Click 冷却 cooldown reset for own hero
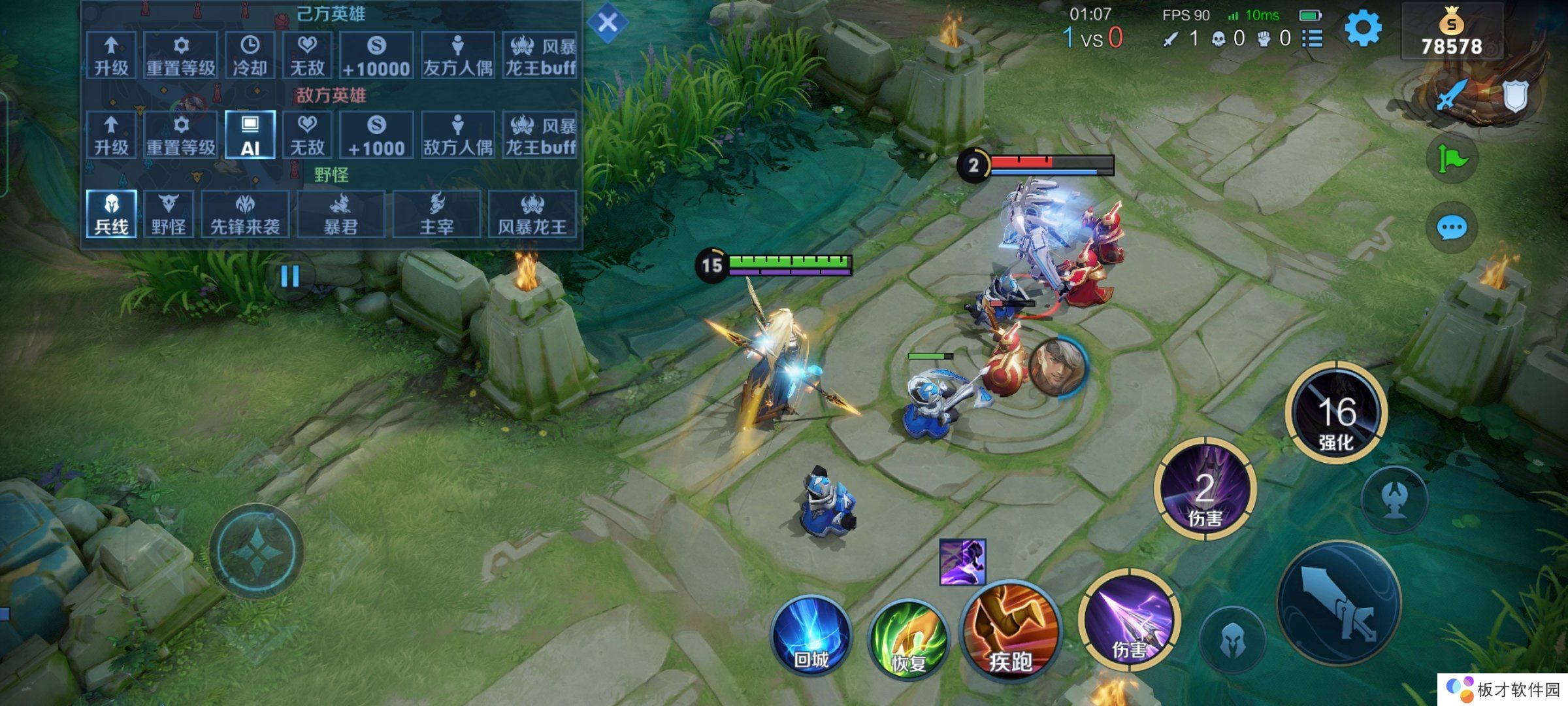Screen dimensions: 1568x706 click(250, 56)
